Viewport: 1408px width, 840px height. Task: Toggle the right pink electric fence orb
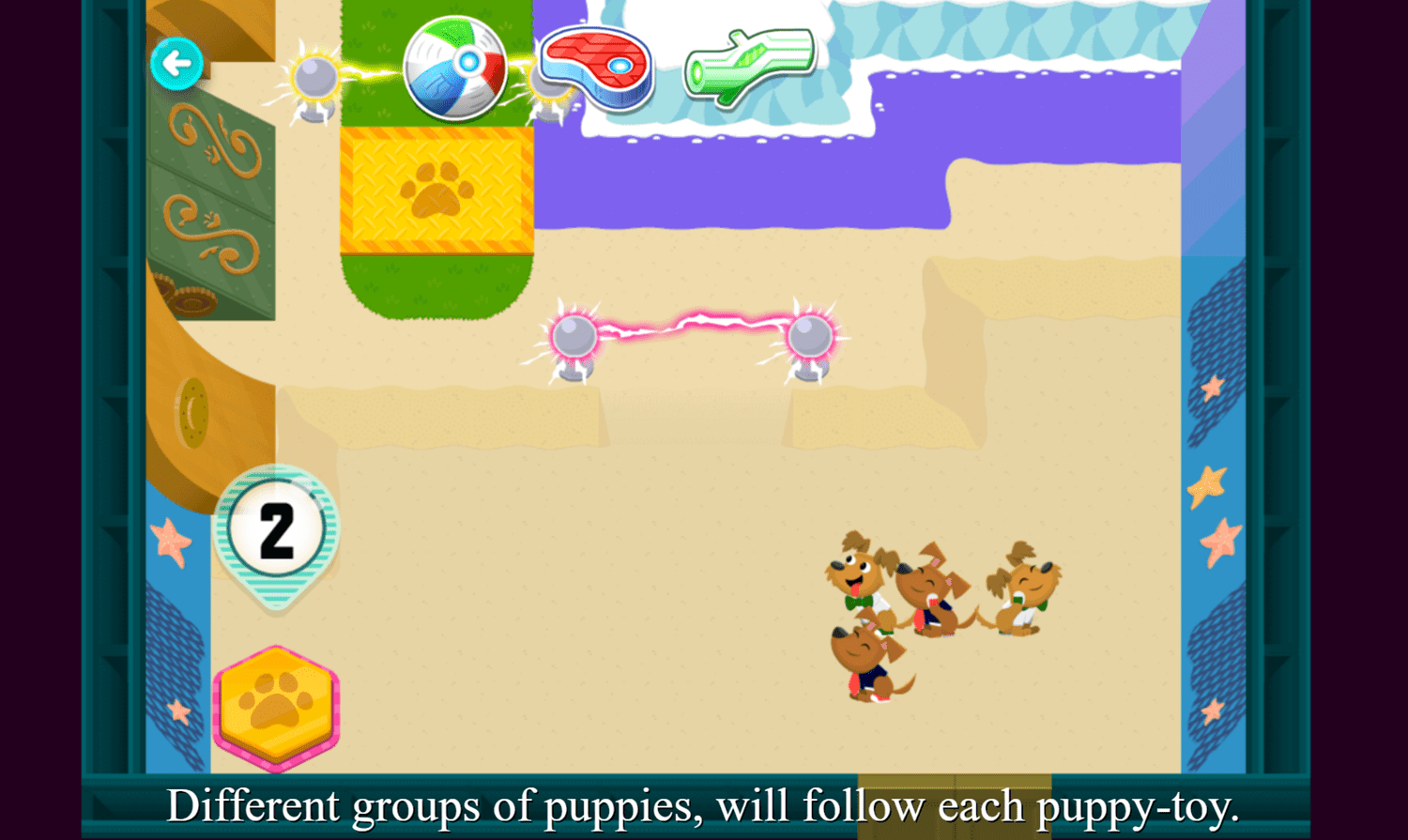[x=807, y=335]
